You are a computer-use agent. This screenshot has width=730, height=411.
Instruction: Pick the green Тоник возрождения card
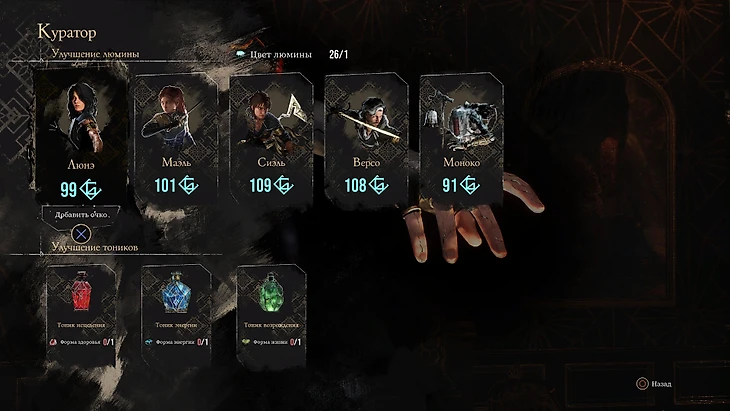(x=271, y=305)
